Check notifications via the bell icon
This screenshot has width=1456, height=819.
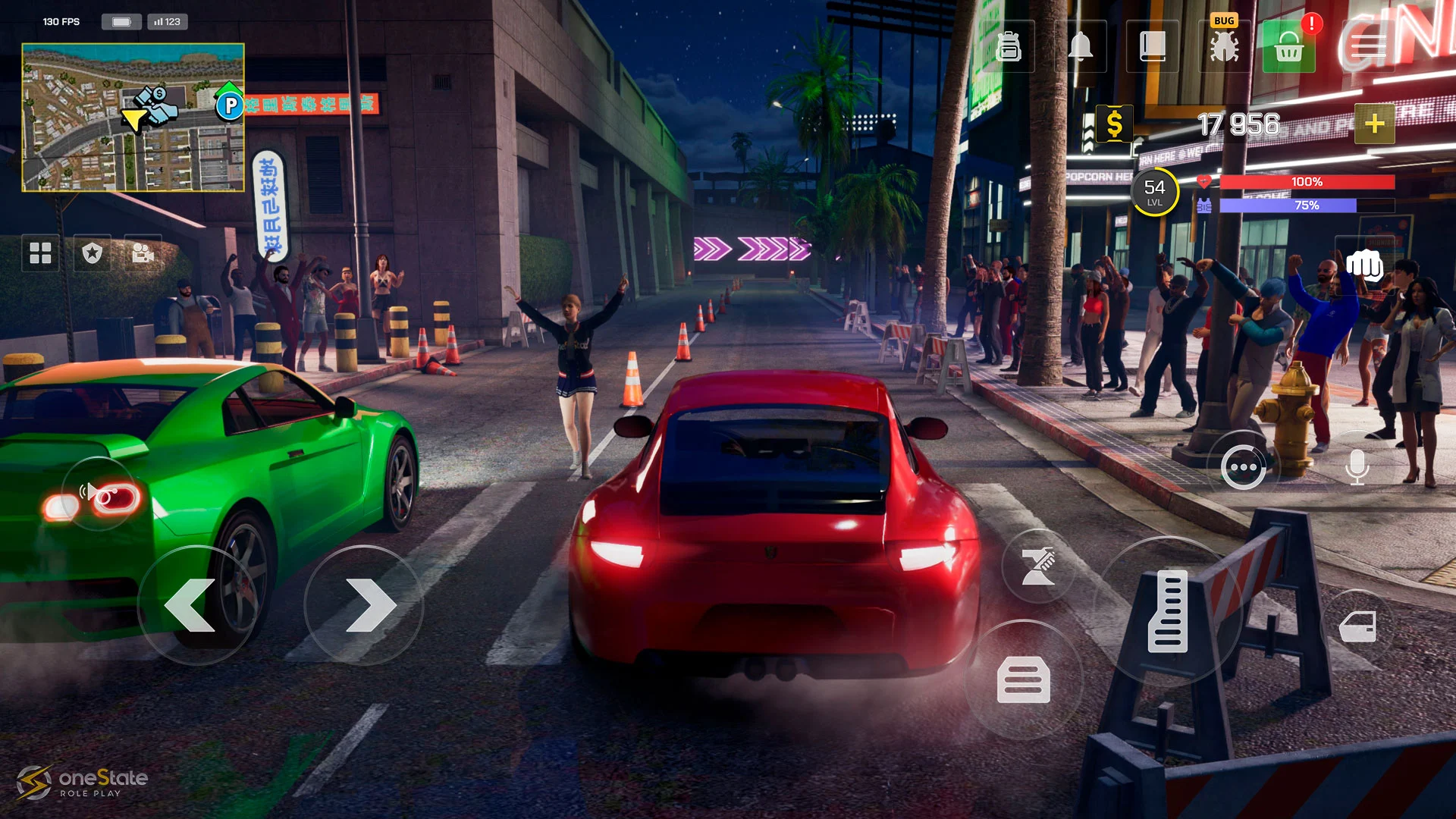click(1082, 47)
